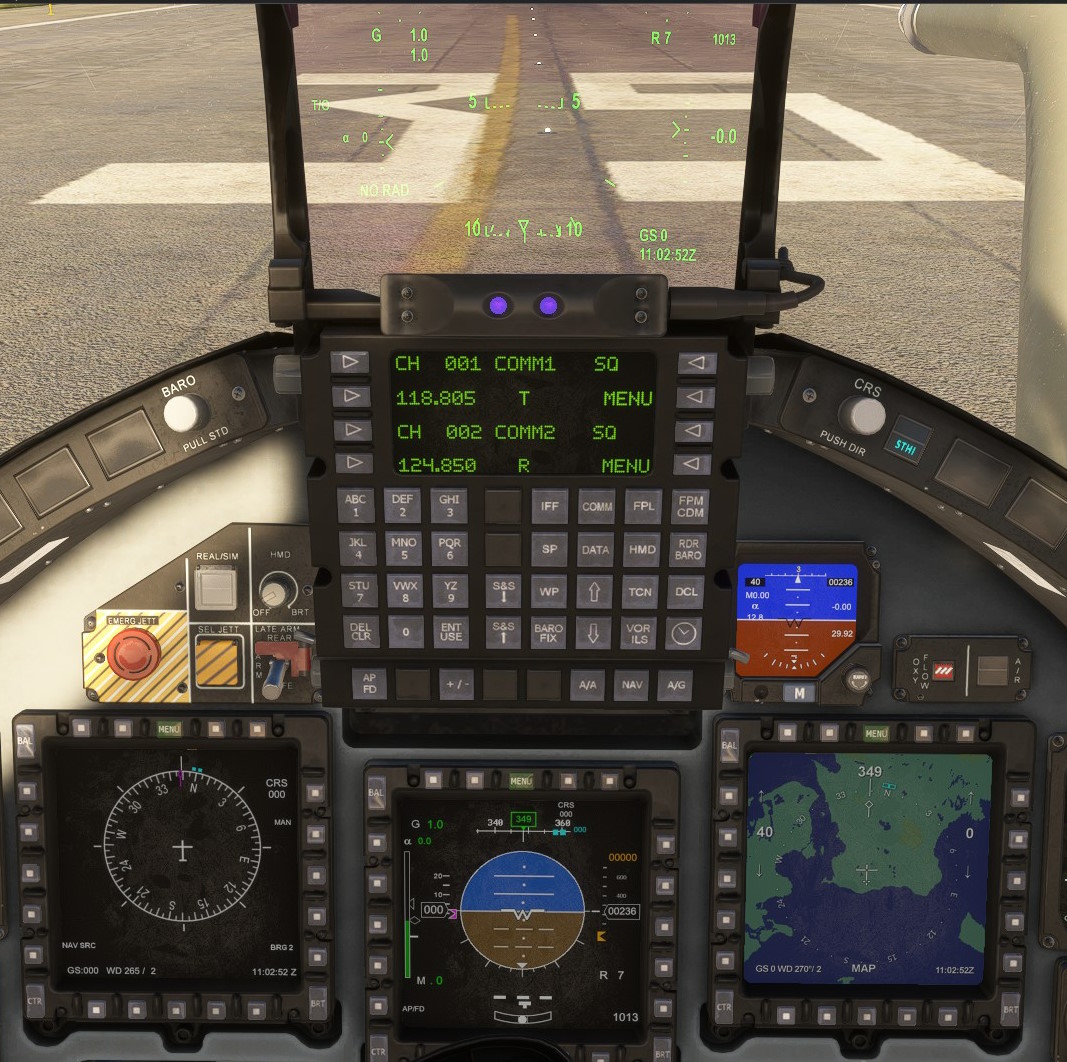Switch to A/G master mode
The image size is (1067, 1062).
click(x=675, y=685)
